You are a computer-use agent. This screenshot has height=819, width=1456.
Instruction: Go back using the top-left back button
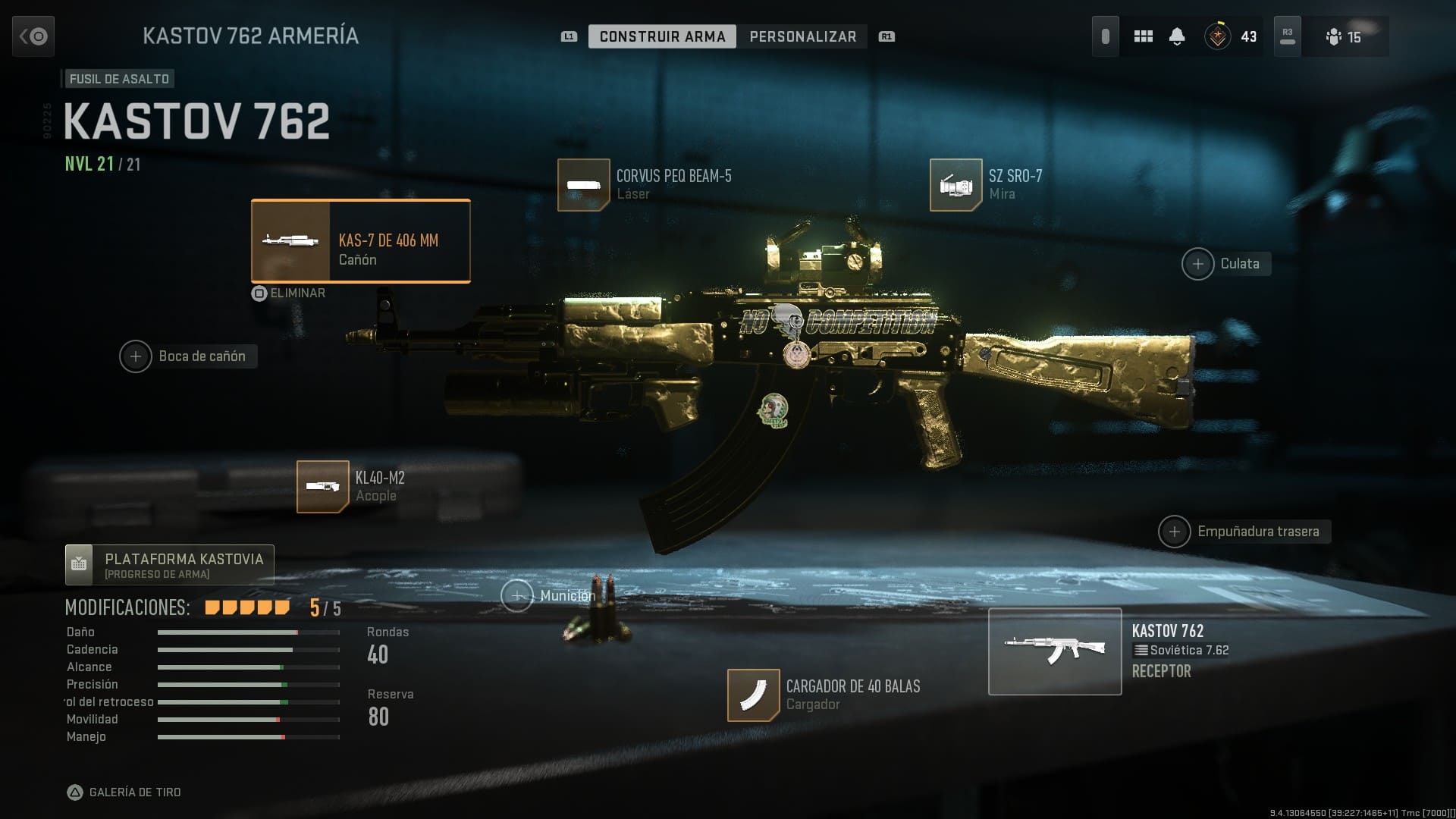[33, 36]
